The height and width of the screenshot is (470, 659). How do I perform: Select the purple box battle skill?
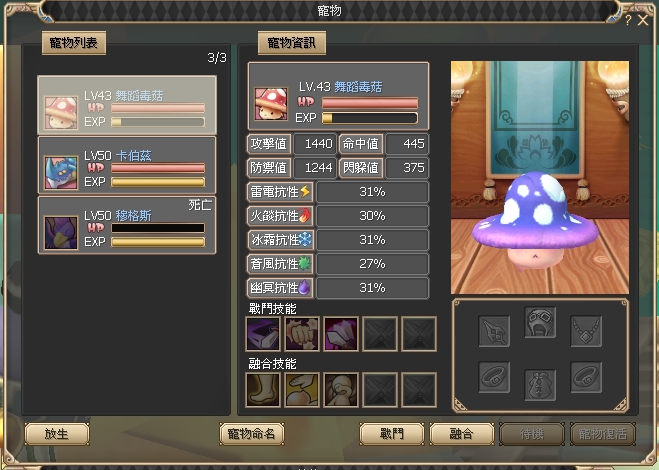click(263, 334)
